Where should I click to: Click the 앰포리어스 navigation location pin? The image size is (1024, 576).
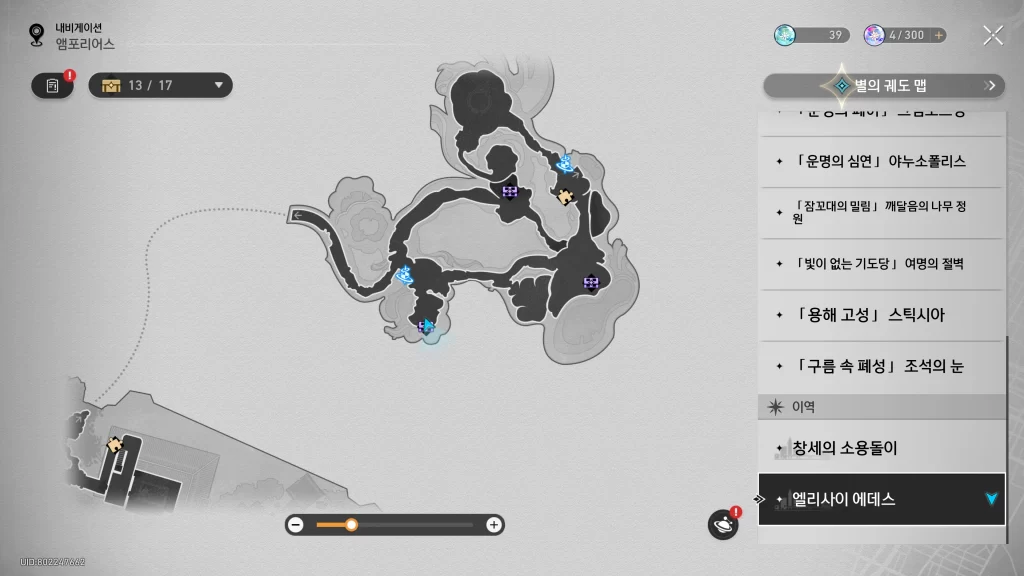pyautogui.click(x=37, y=36)
